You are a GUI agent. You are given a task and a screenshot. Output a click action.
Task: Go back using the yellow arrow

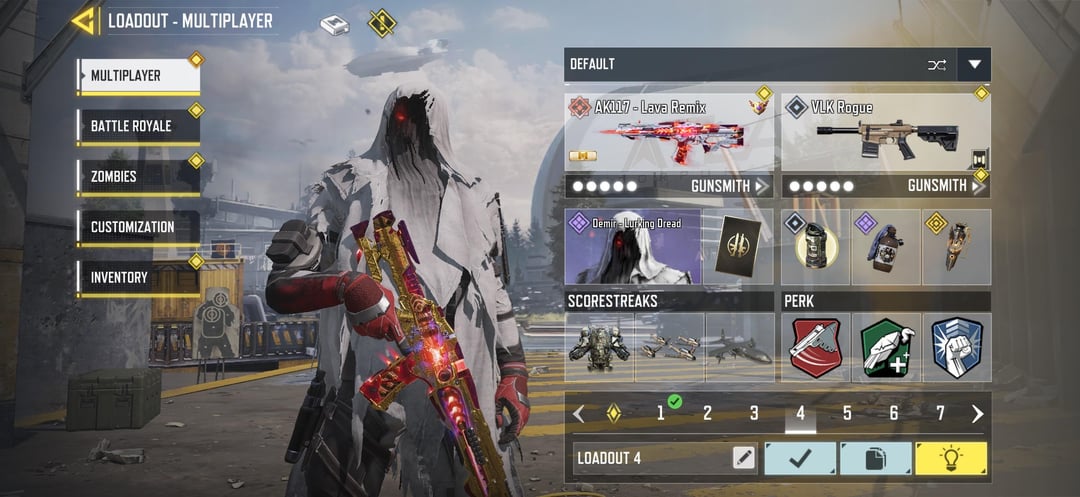(x=83, y=20)
